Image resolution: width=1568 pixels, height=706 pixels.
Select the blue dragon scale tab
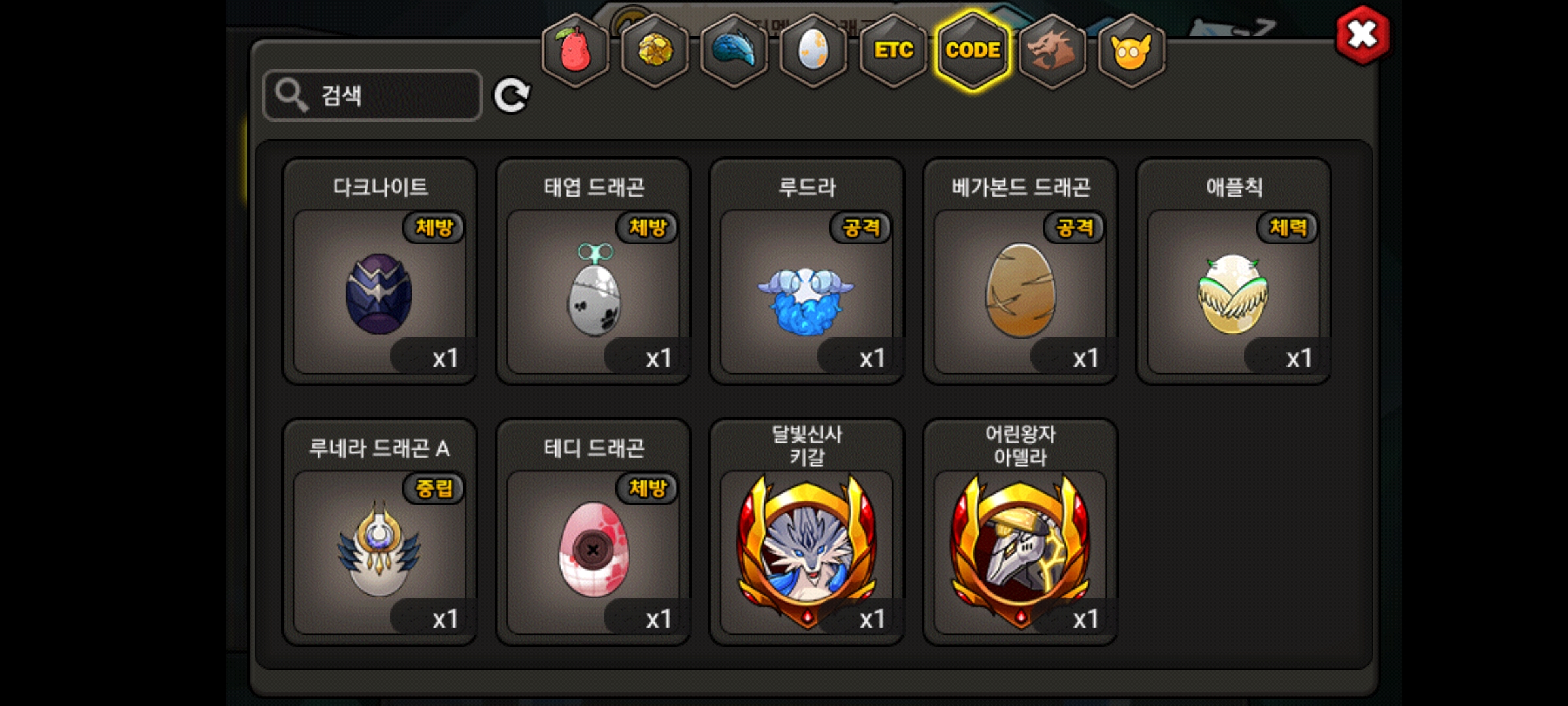click(734, 50)
